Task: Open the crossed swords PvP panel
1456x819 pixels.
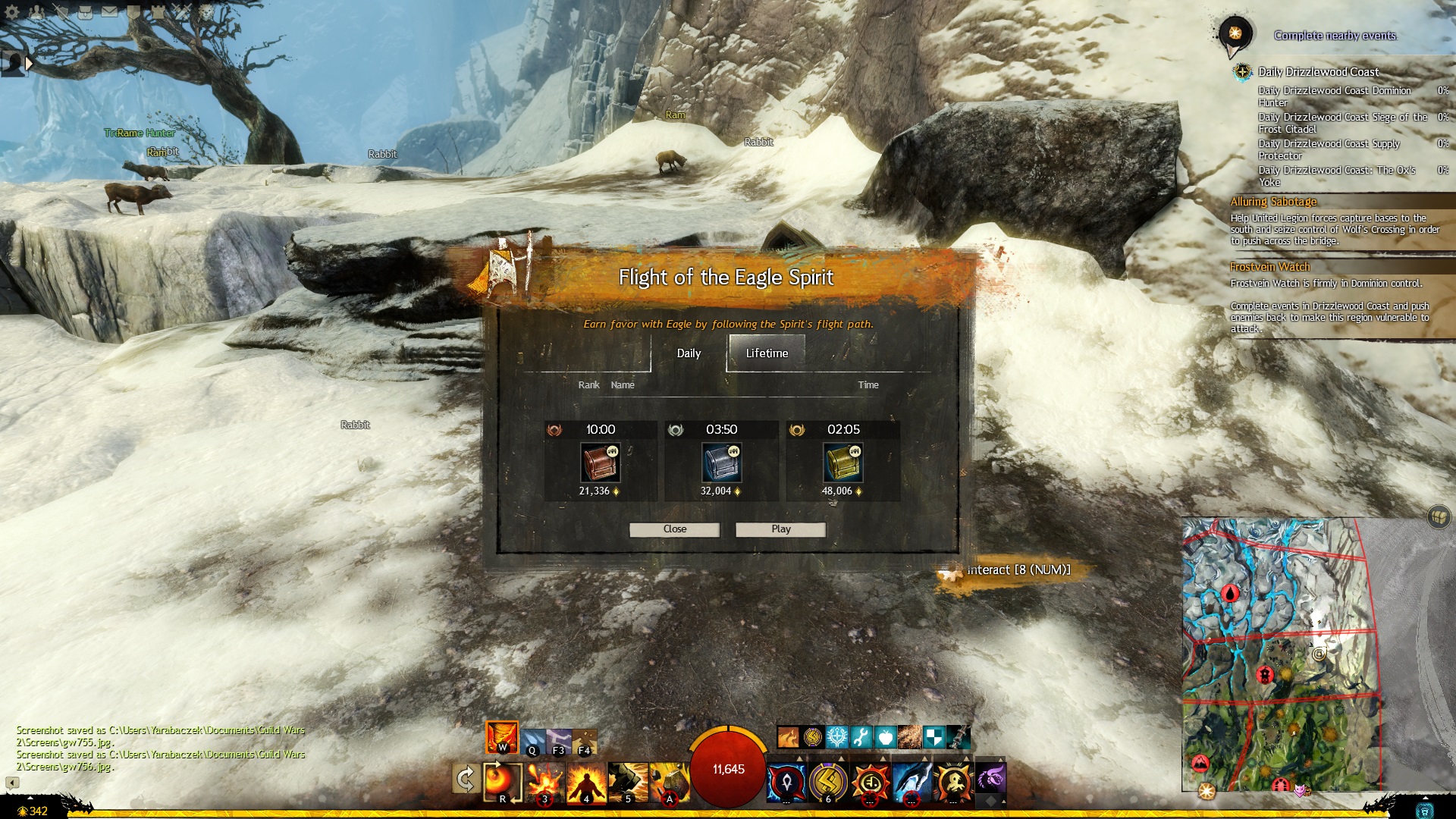Action: pyautogui.click(x=181, y=11)
